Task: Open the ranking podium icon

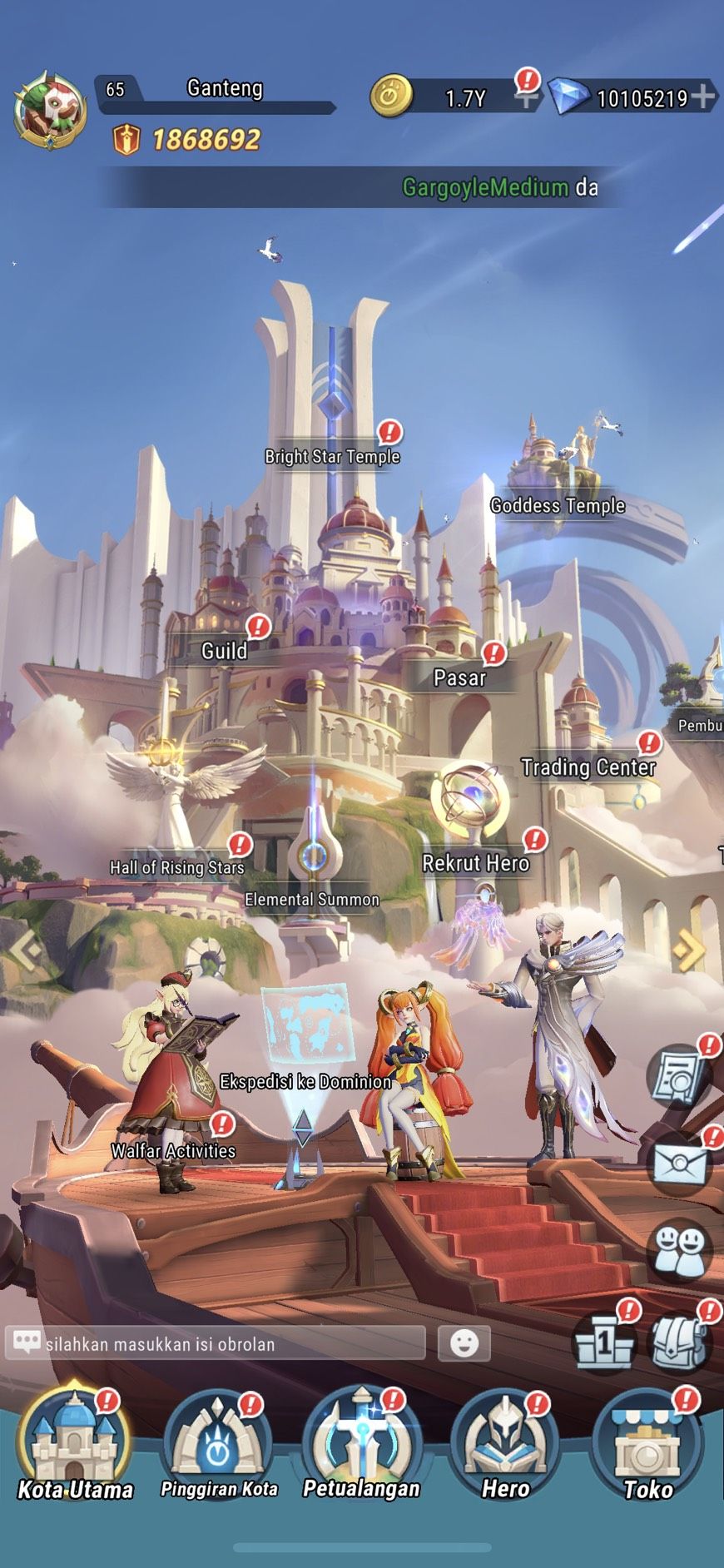Action: point(605,1342)
